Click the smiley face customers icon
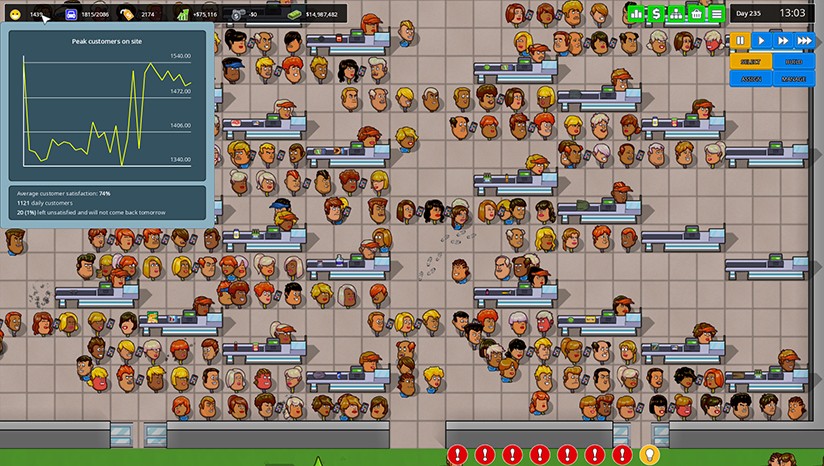Viewport: 824px width, 466px height. 15,14
